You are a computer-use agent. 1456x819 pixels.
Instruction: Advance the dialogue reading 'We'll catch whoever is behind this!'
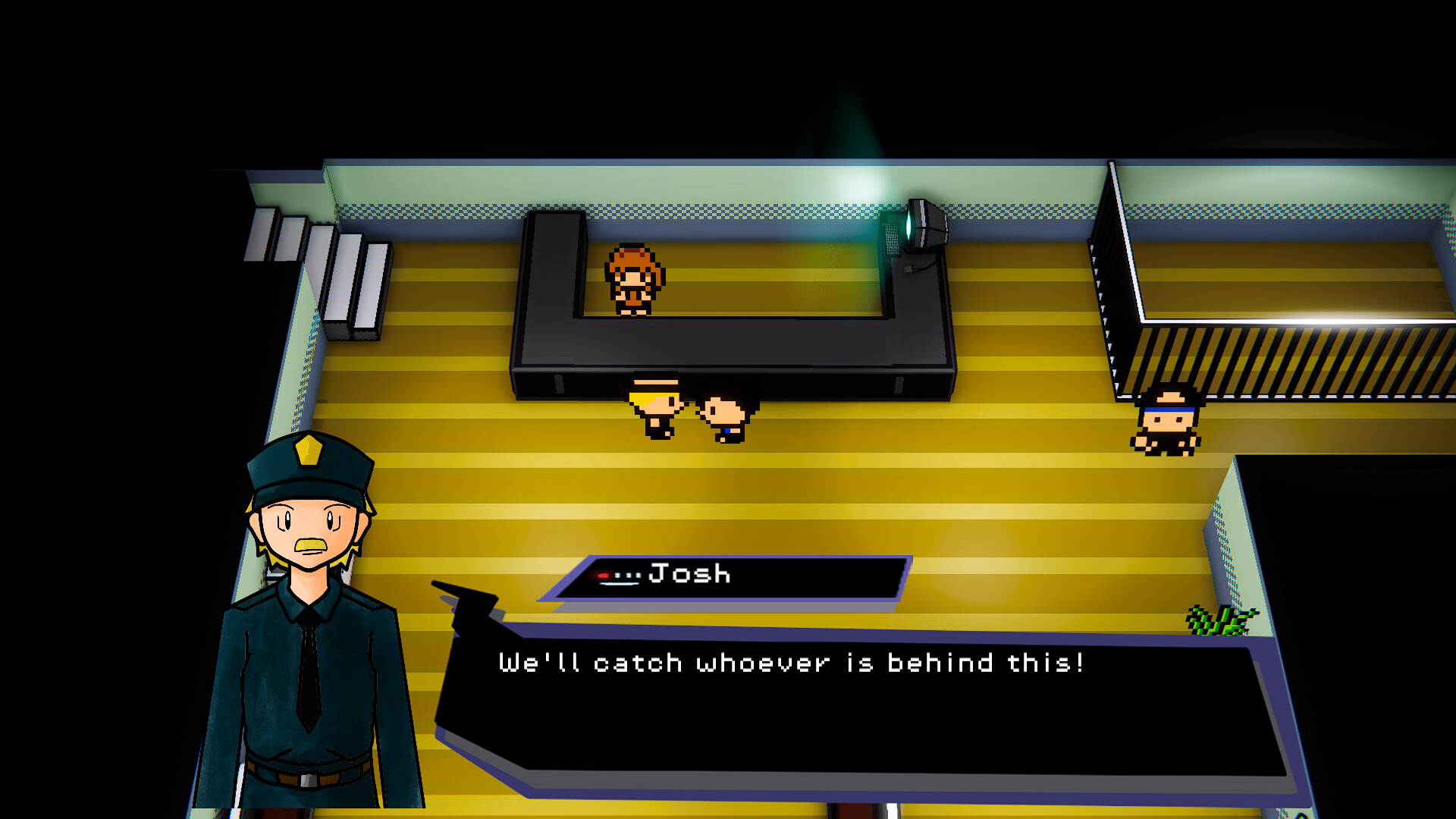792,662
